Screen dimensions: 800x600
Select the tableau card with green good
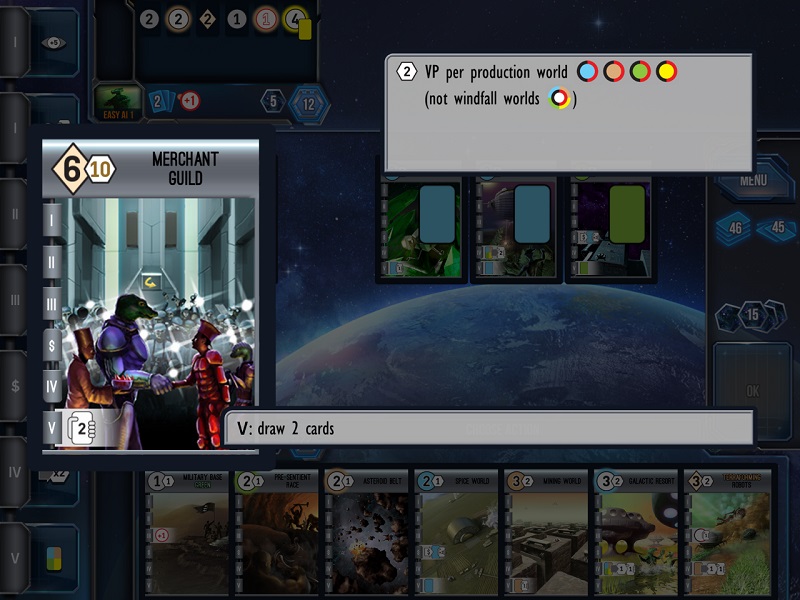pyautogui.click(x=611, y=229)
